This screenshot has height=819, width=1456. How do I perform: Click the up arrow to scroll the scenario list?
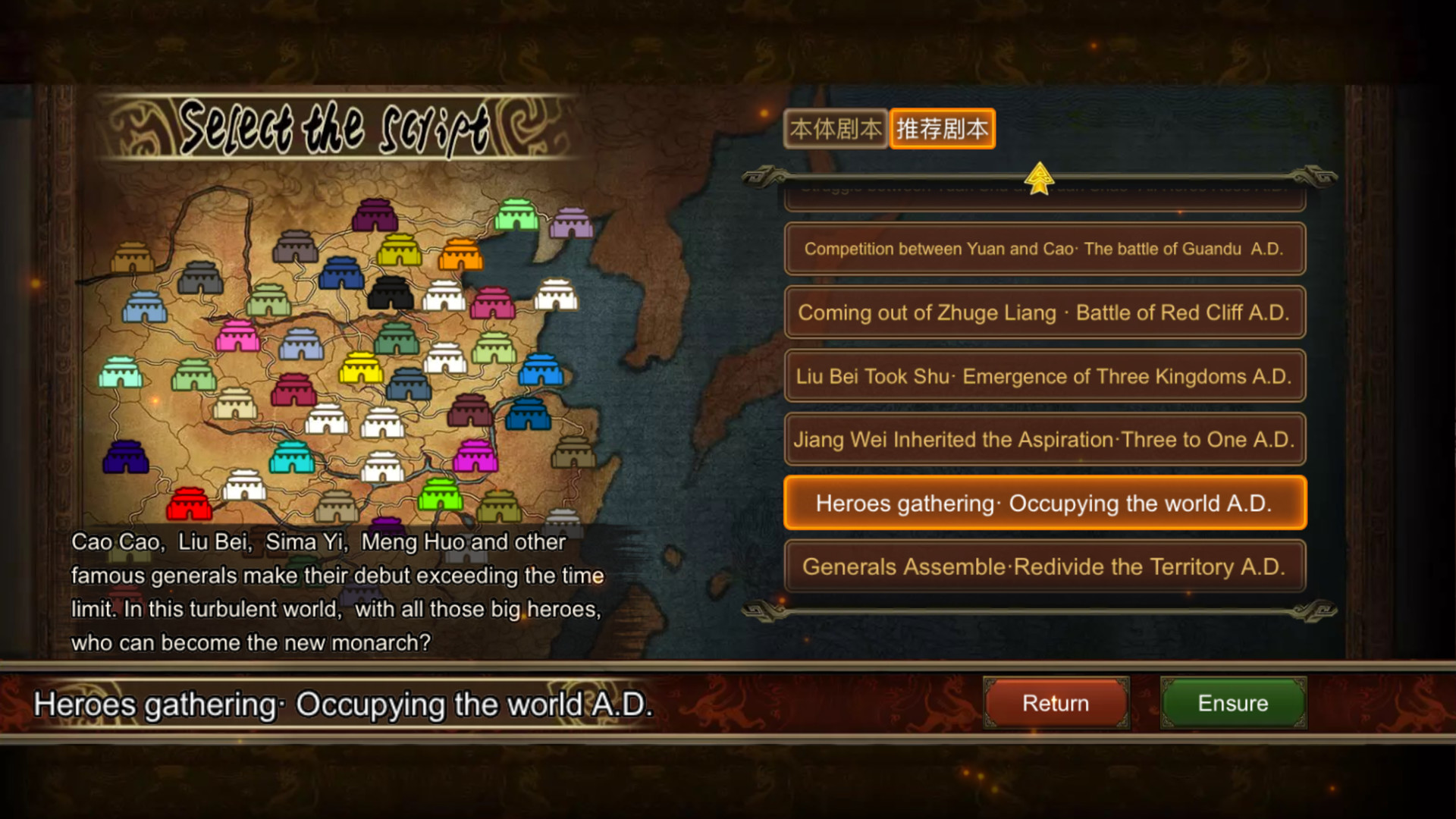point(1040,176)
